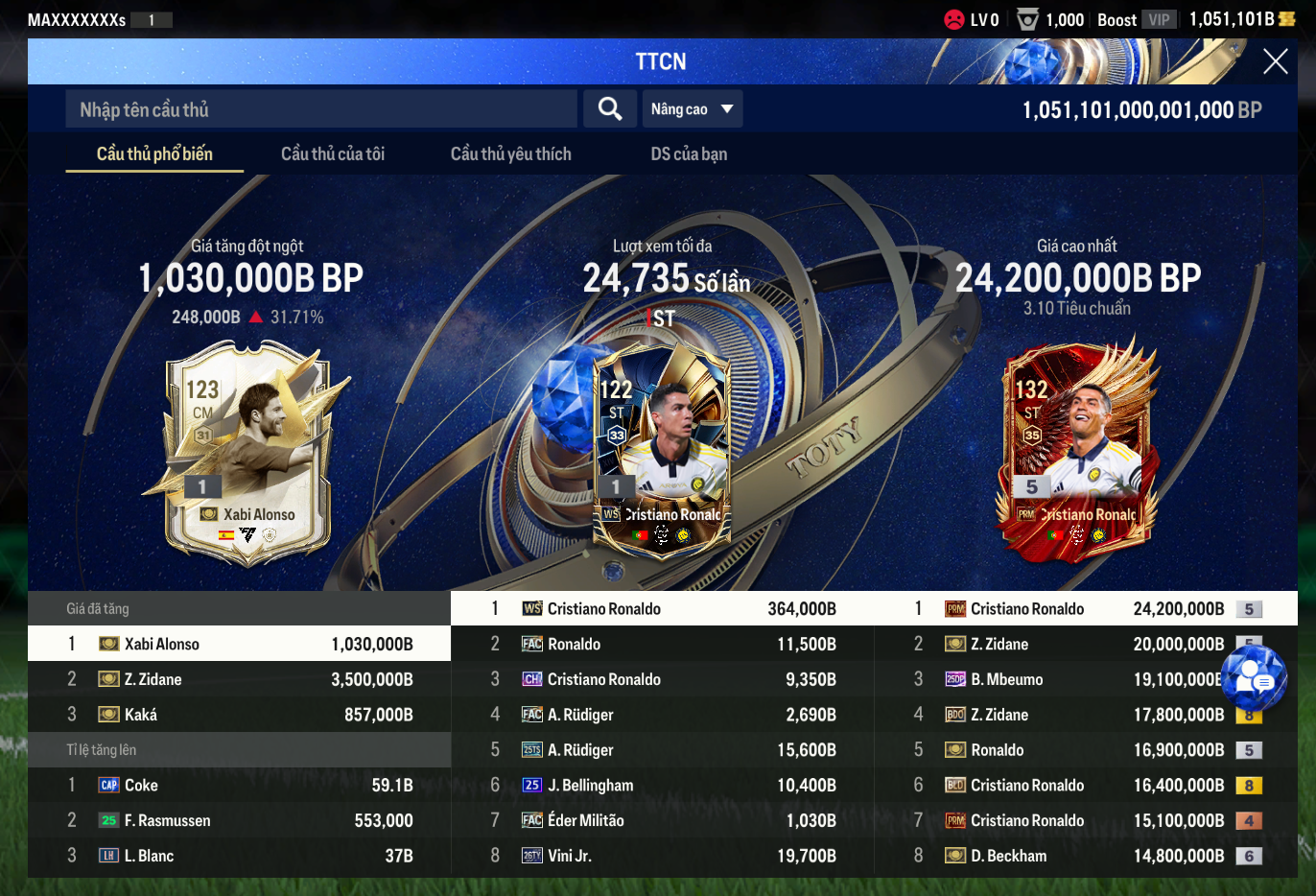Open the L. Blanc list row

240,856
